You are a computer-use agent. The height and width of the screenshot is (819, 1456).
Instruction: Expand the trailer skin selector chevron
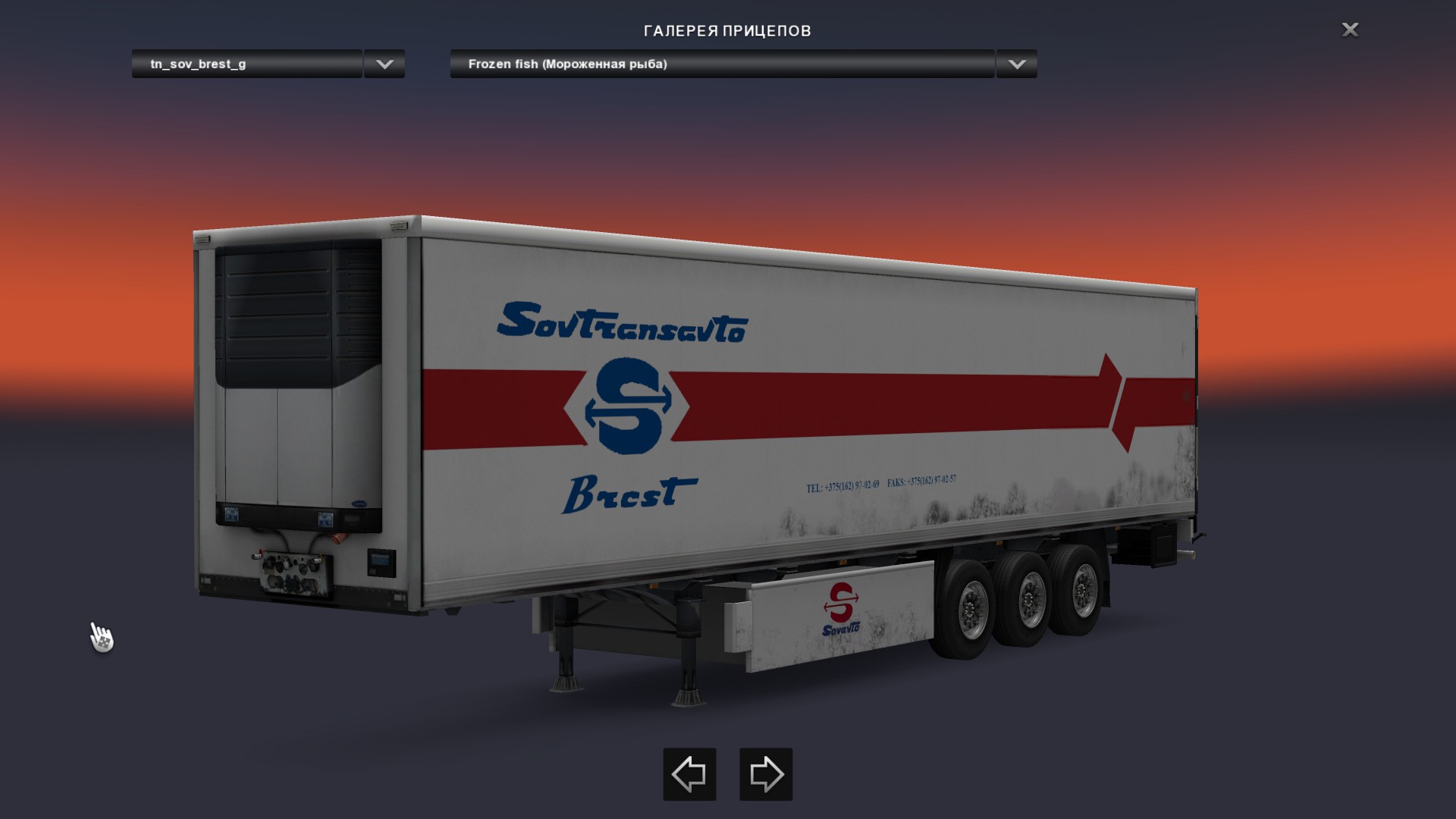point(384,64)
